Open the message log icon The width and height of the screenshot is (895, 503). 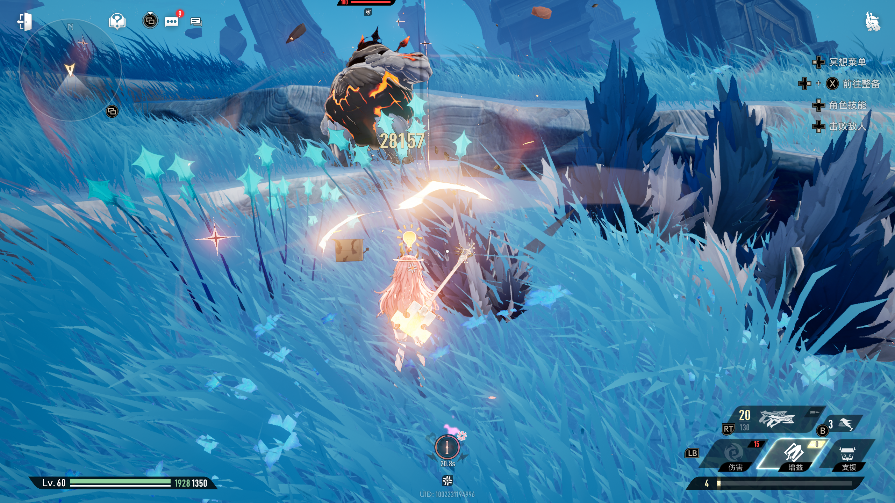coord(194,21)
